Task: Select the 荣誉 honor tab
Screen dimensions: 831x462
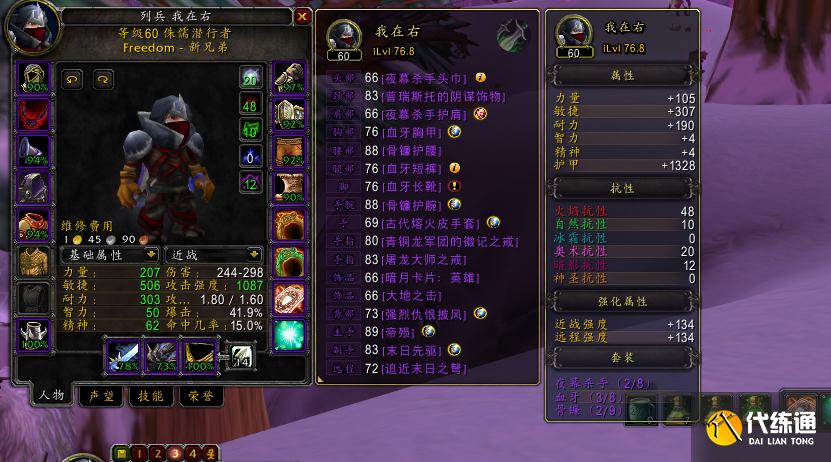Action: [200, 396]
